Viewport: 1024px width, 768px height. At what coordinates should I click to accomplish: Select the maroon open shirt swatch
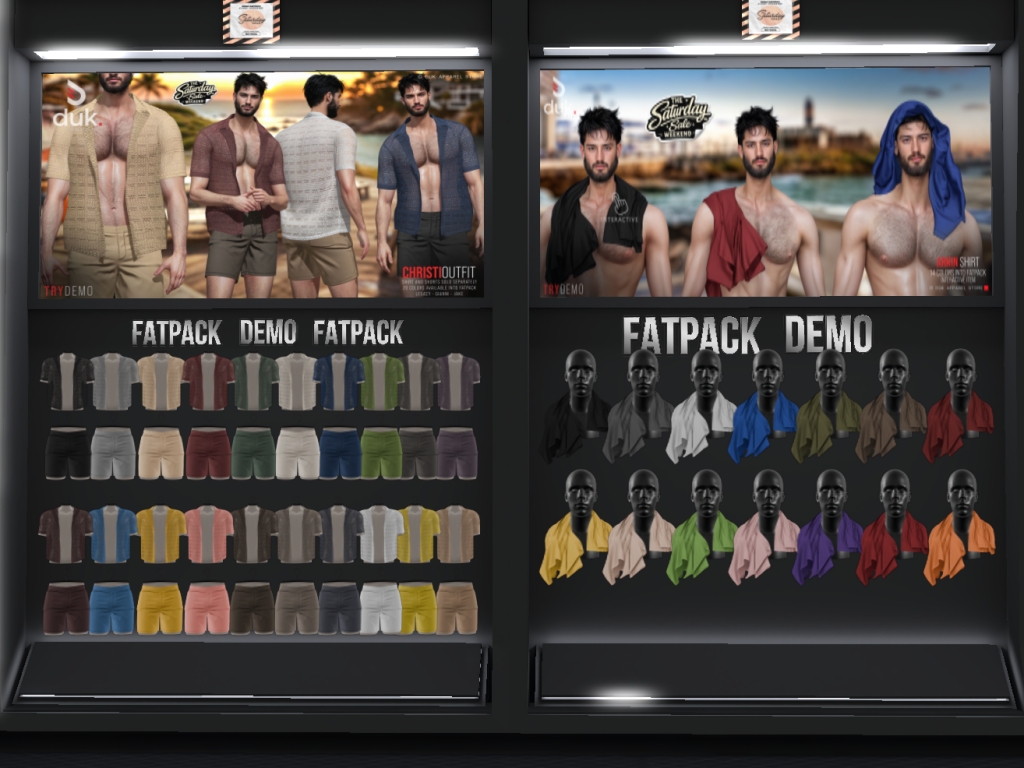click(208, 382)
